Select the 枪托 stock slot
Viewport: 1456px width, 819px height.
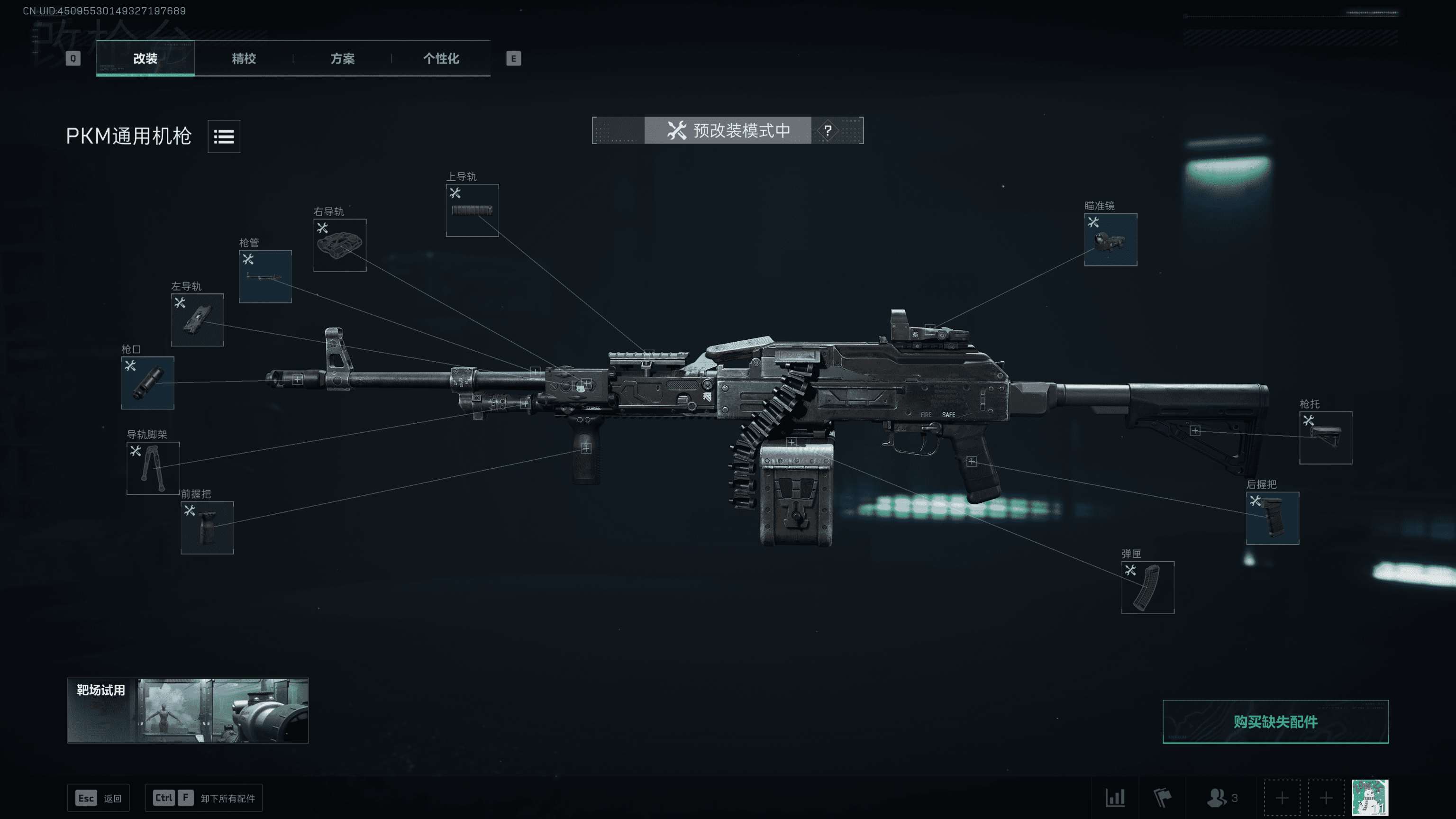(x=1326, y=437)
